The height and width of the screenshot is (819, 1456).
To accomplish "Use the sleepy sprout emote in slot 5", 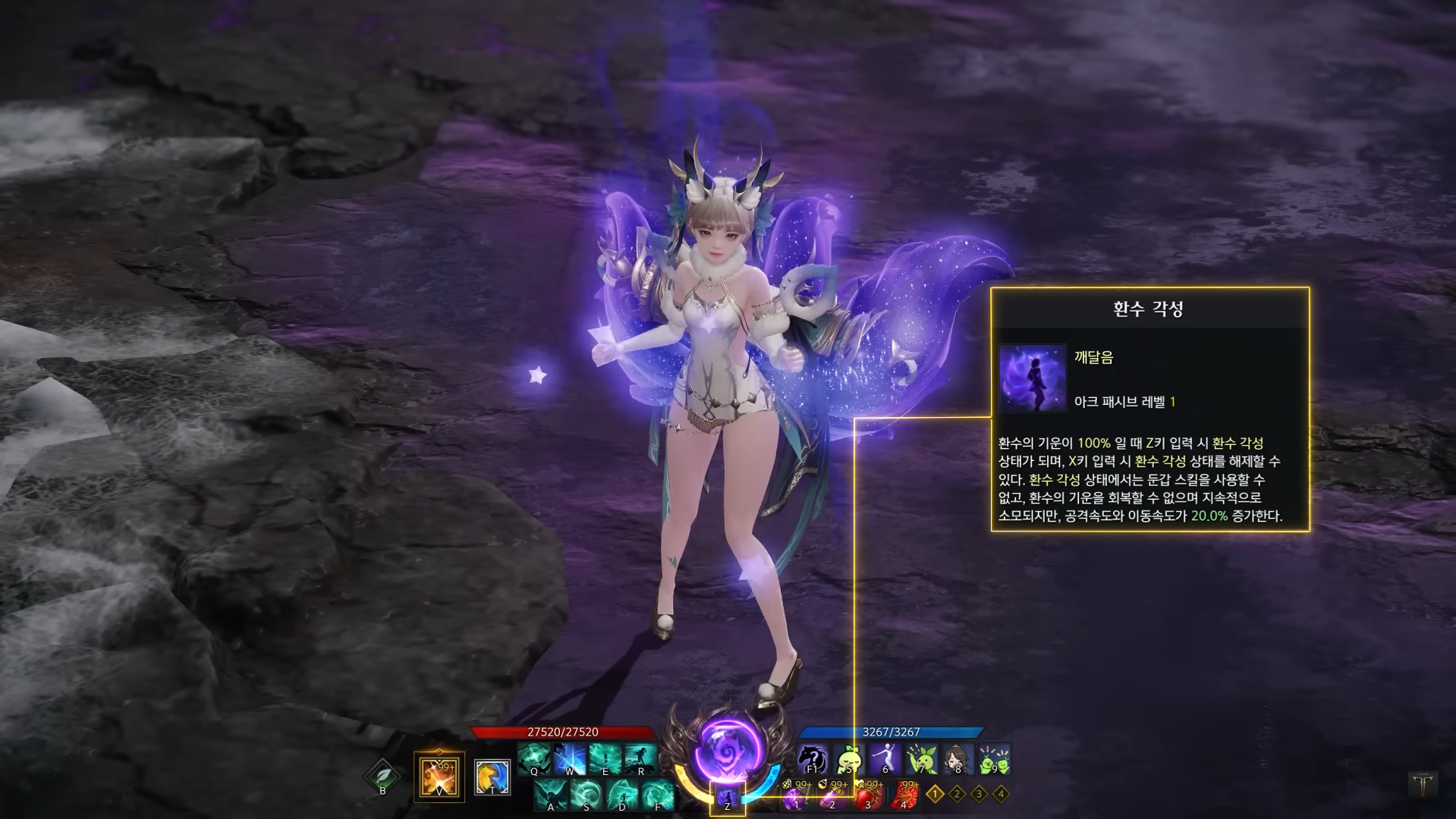I will 848,759.
